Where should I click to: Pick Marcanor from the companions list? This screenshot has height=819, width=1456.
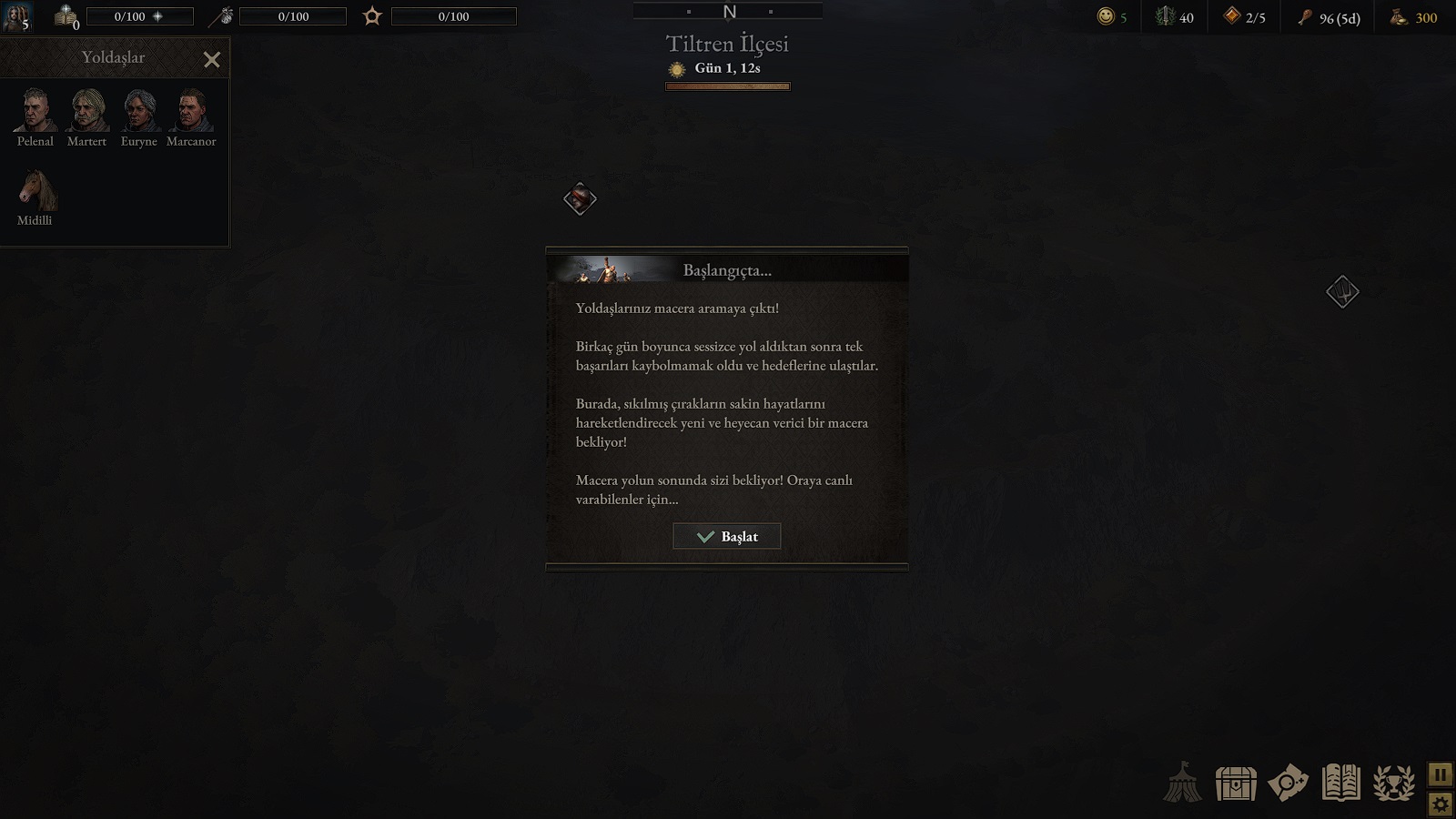coord(191,111)
